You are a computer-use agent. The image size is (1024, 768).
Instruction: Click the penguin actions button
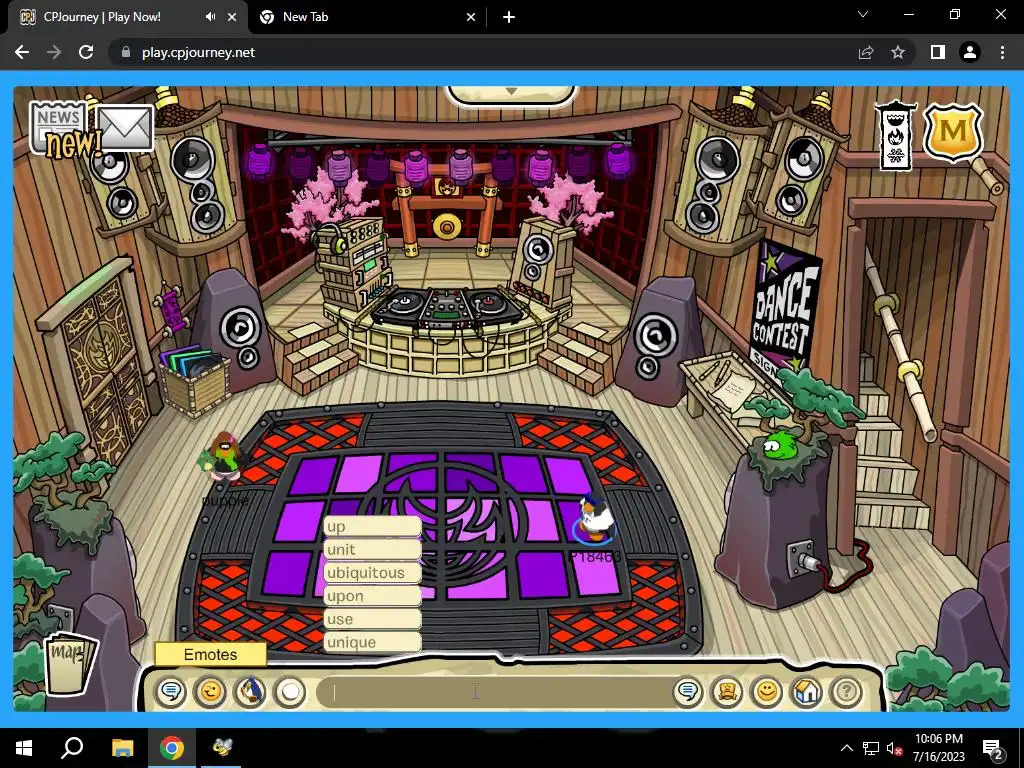250,691
